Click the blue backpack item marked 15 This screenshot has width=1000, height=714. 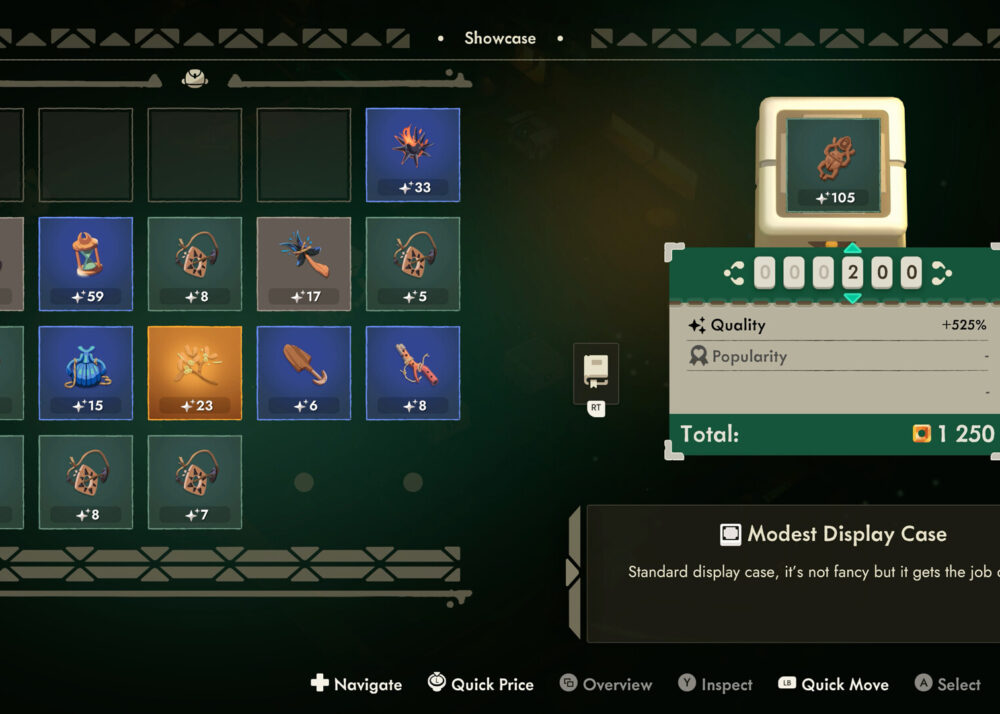click(86, 373)
